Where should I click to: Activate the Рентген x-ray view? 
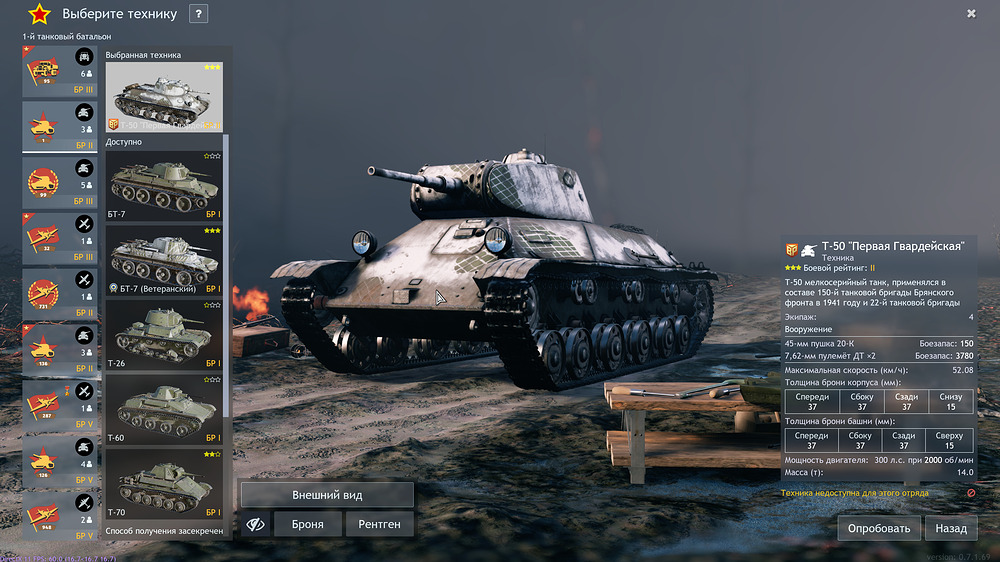379,524
